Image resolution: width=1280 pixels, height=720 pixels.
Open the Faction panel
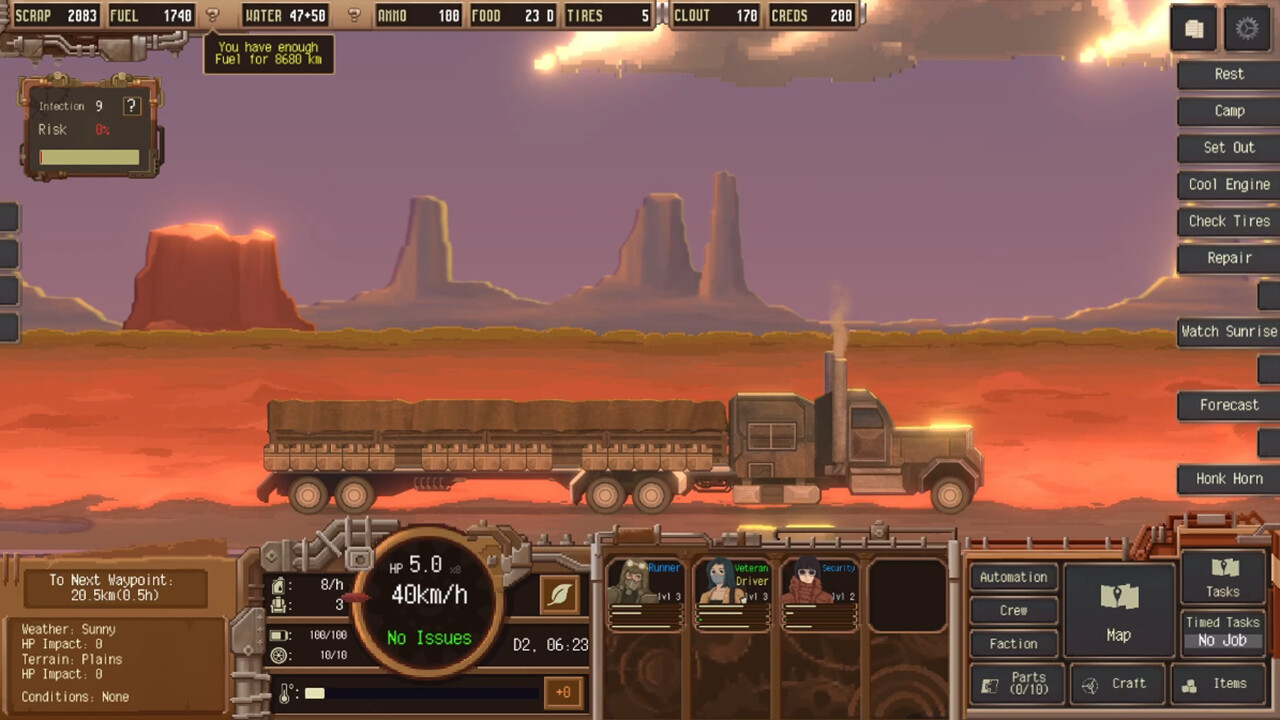1013,643
